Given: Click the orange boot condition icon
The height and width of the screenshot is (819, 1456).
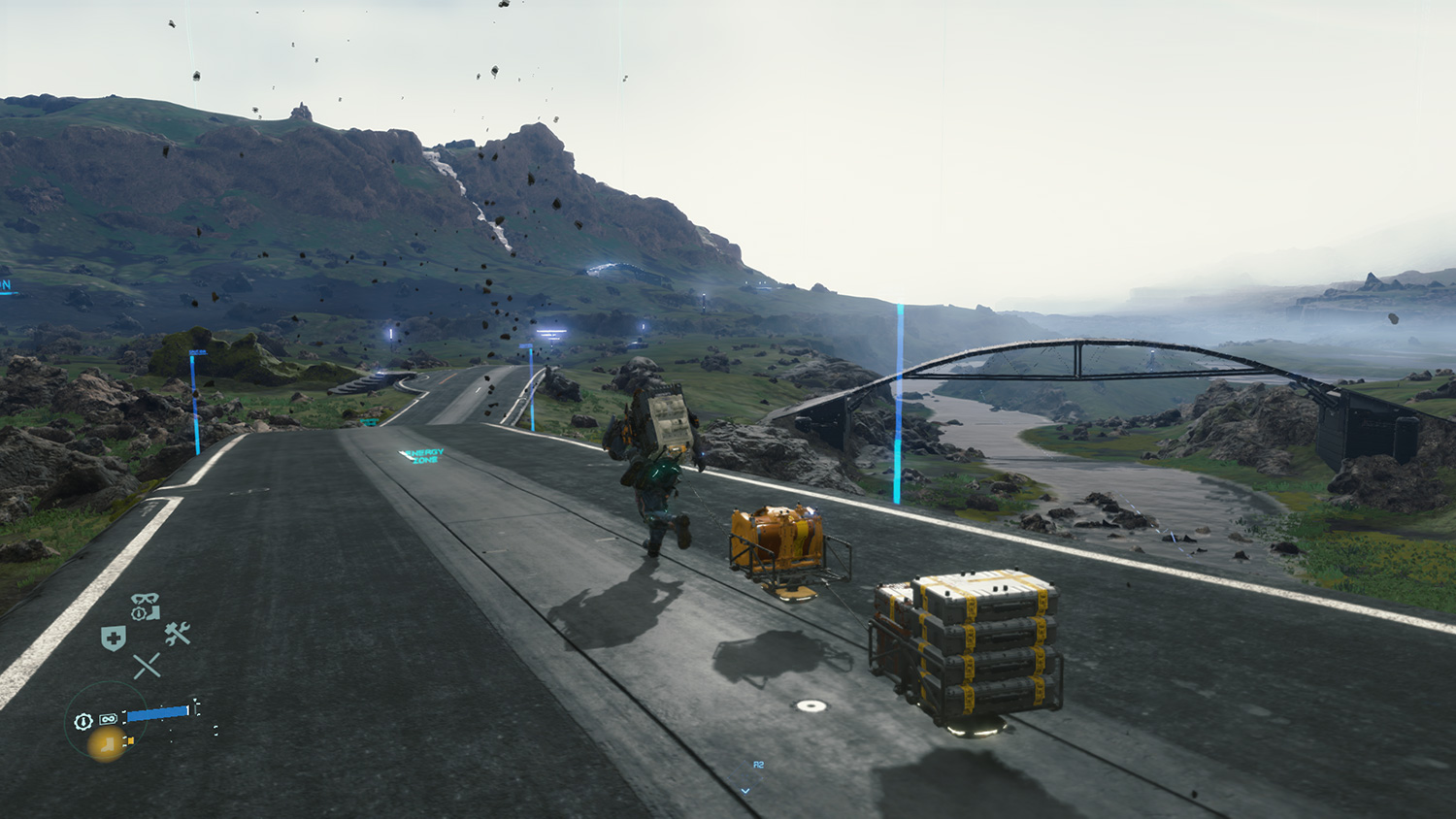Looking at the screenshot, I should (x=106, y=744).
